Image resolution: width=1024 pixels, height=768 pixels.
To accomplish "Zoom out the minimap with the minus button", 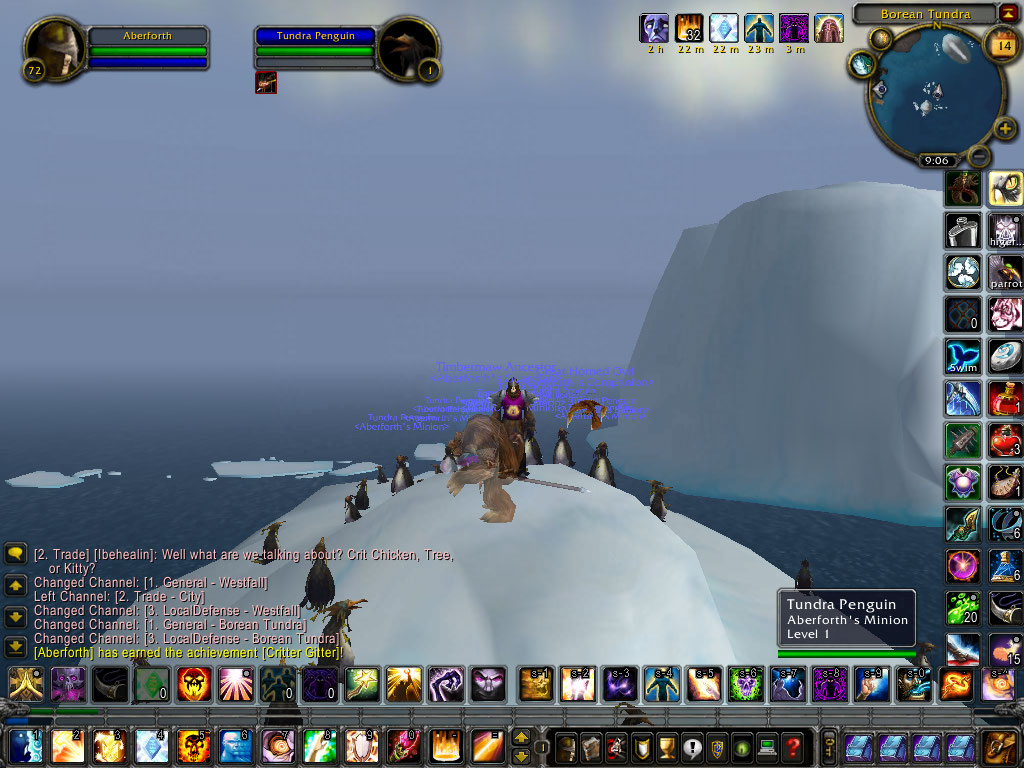I will tap(980, 156).
